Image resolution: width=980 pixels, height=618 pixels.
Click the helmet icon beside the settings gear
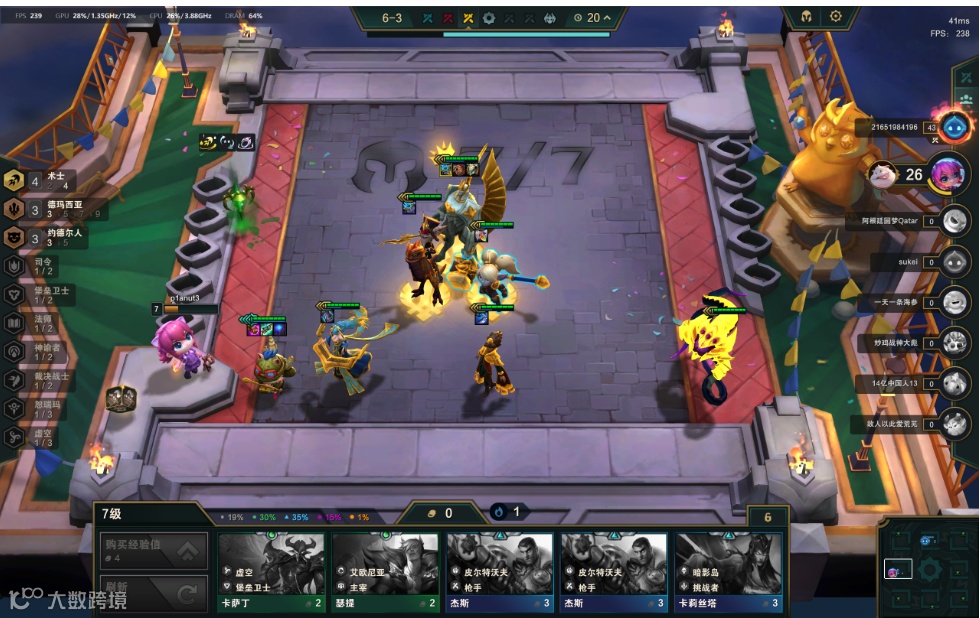click(805, 17)
